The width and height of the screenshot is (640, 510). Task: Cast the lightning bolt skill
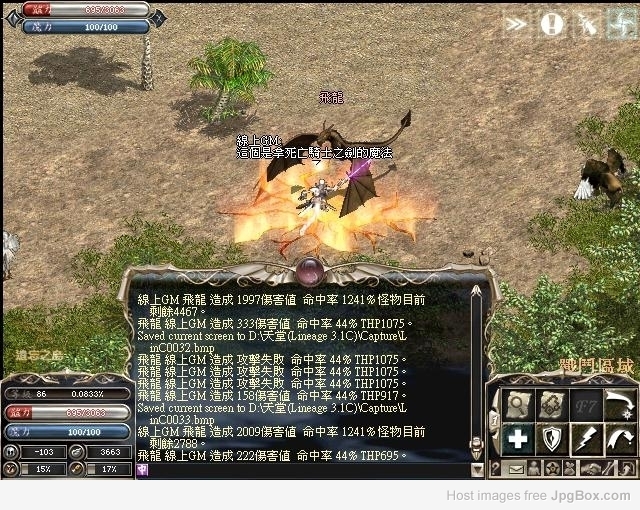[x=585, y=438]
